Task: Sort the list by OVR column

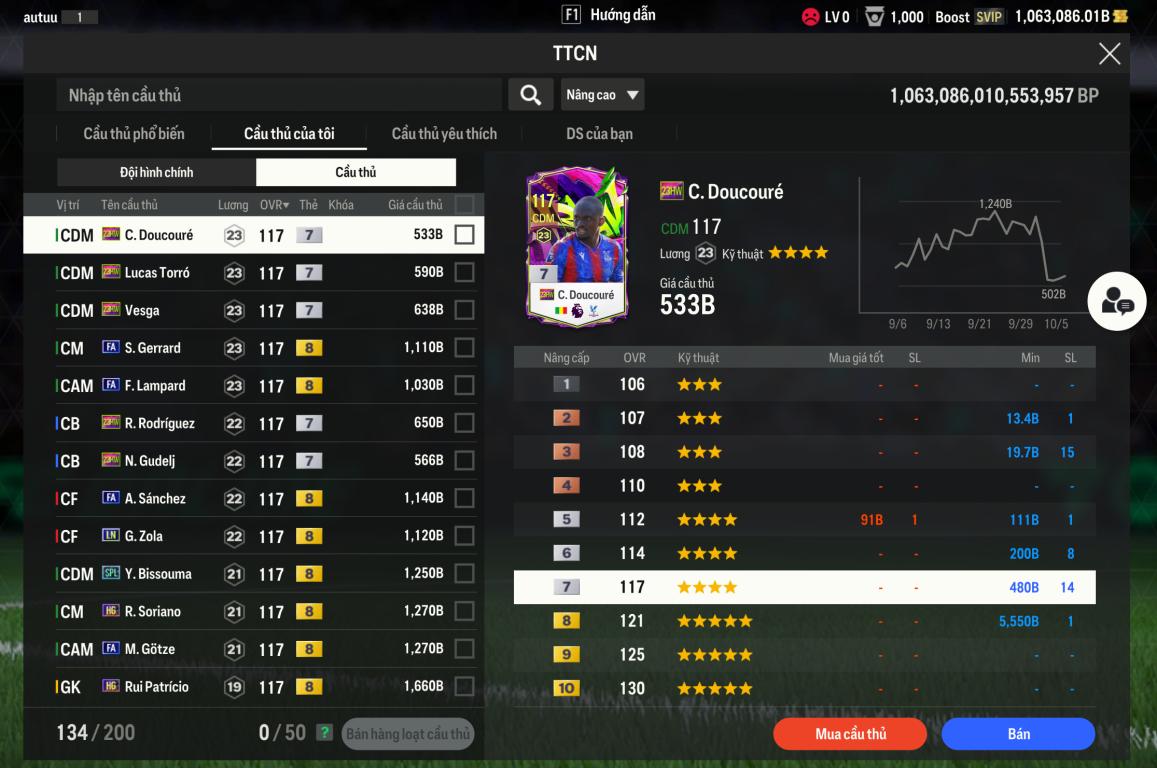Action: pos(274,205)
